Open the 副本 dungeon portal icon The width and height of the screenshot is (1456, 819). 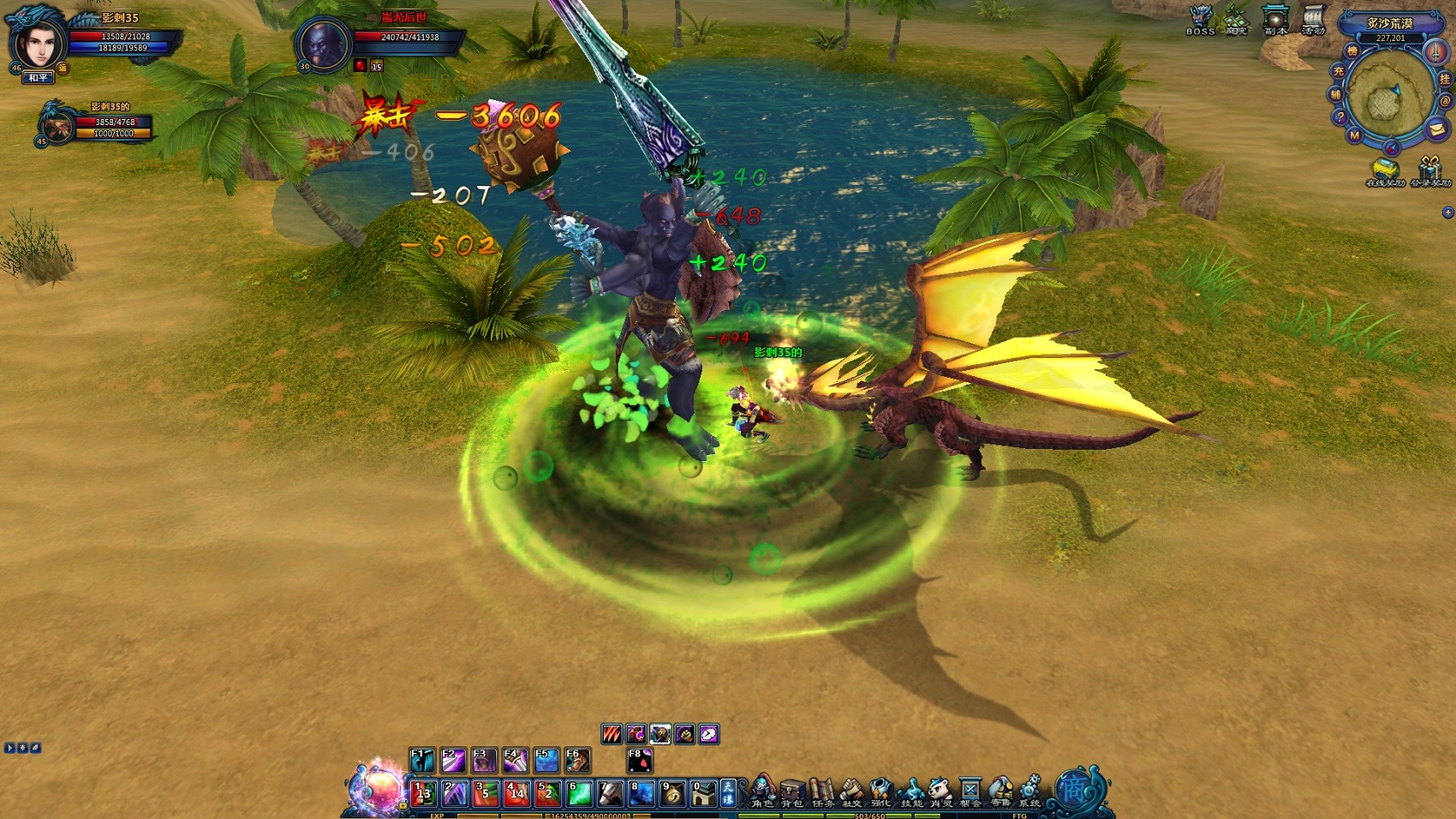coord(1275,19)
